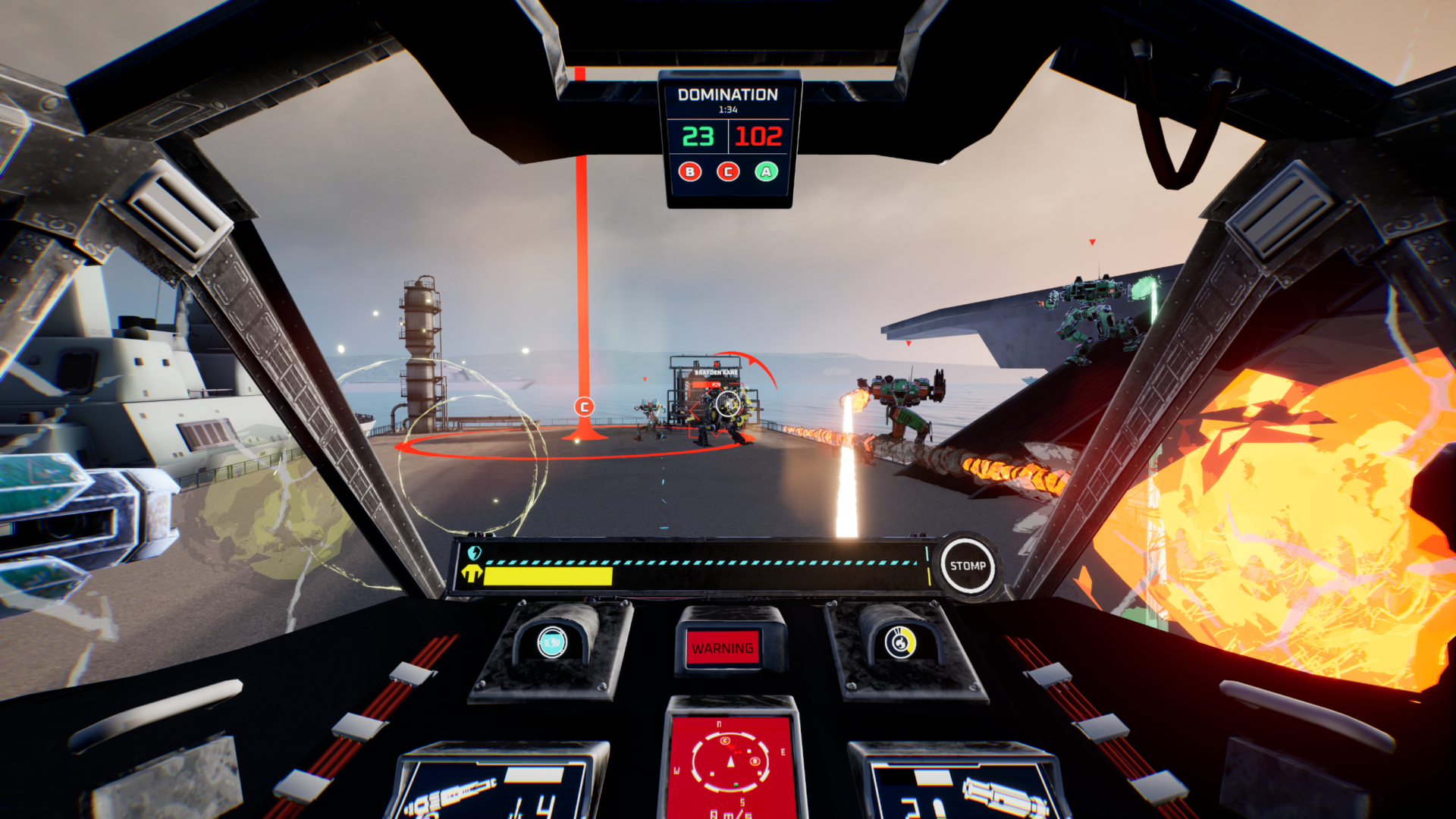Select capture point C on the scoreboard
Screen dimensions: 1456x819
(728, 172)
